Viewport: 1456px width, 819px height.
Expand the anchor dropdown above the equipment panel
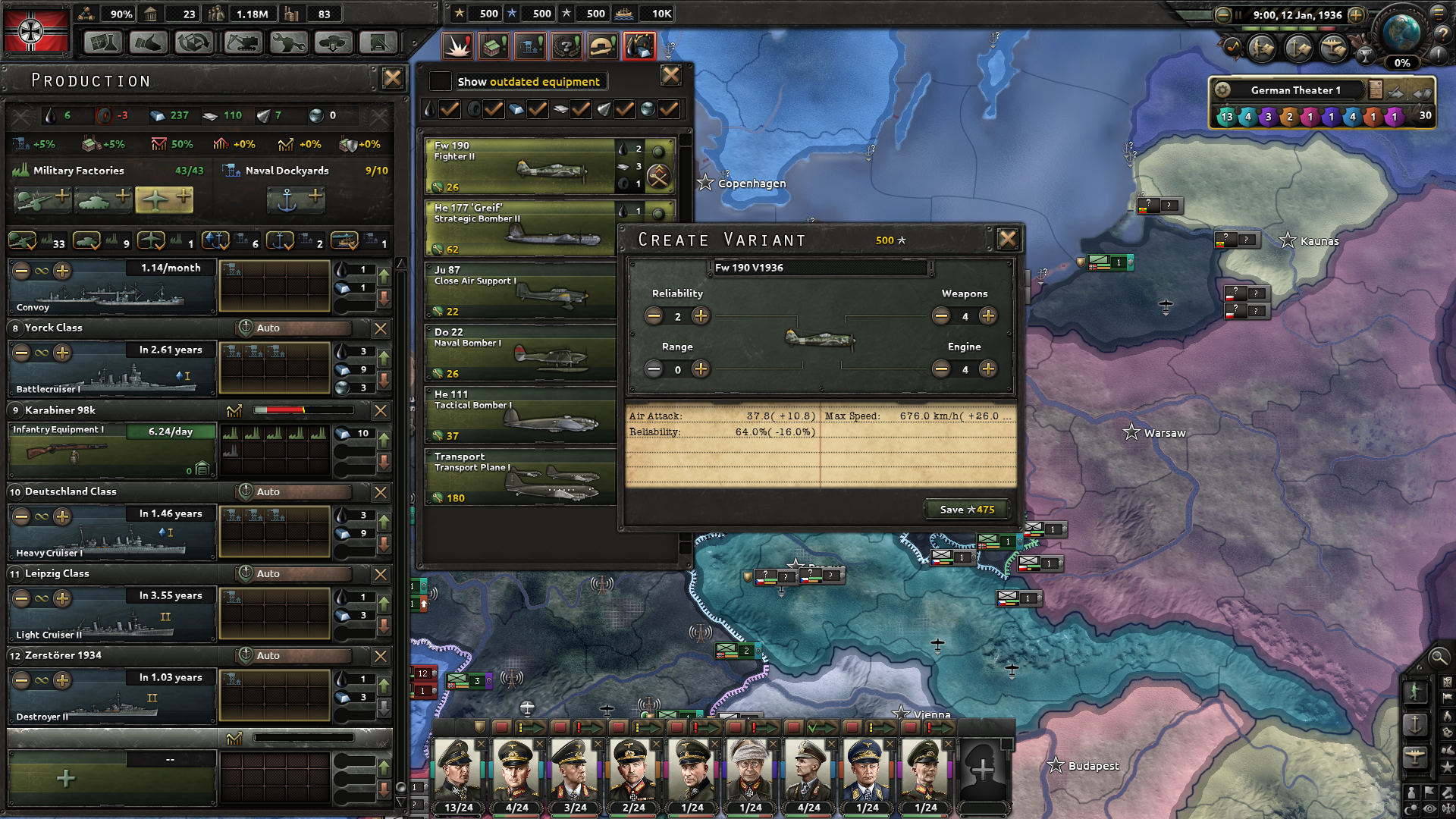[x=670, y=55]
